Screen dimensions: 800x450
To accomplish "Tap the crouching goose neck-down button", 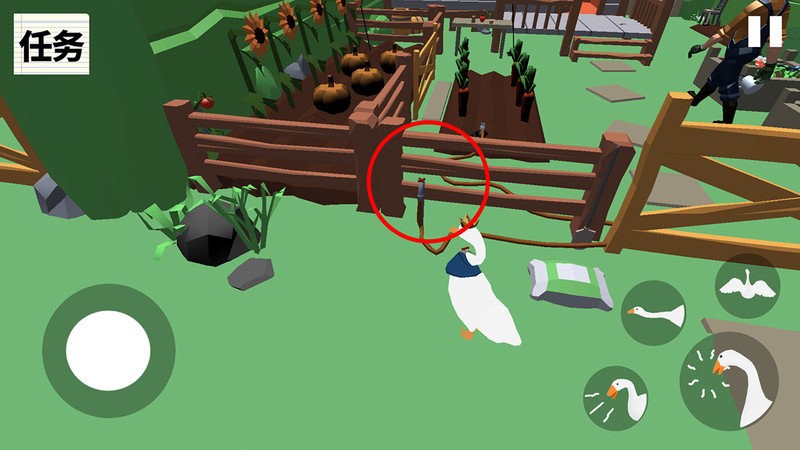I will [x=654, y=314].
